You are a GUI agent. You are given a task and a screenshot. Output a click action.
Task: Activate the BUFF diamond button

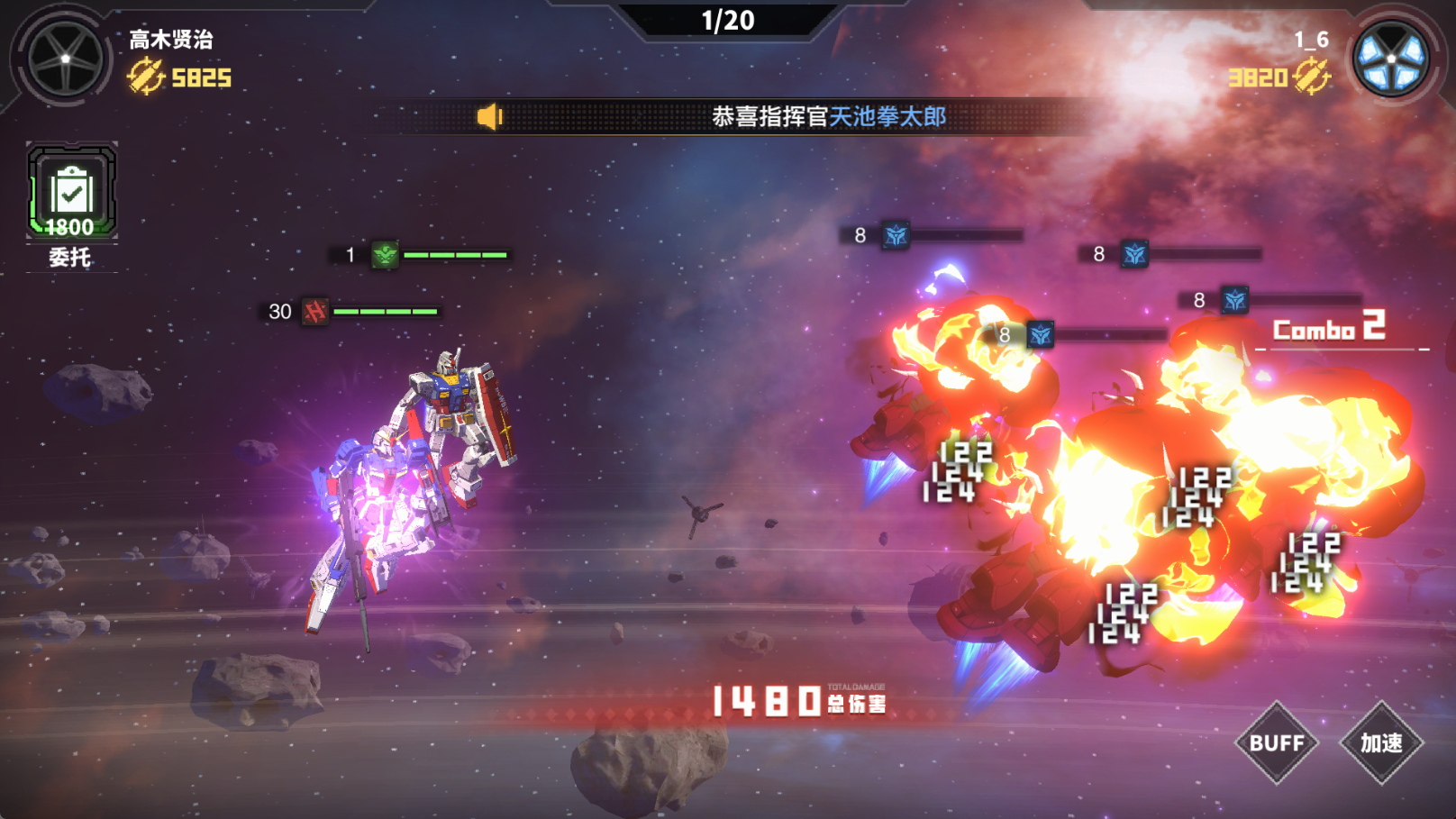(x=1278, y=744)
